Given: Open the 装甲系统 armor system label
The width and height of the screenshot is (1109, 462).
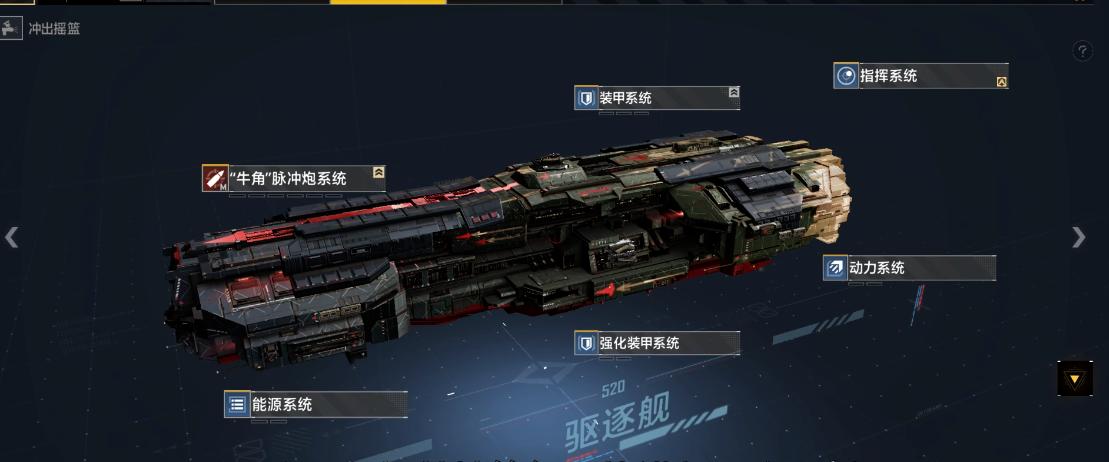Looking at the screenshot, I should [x=656, y=98].
